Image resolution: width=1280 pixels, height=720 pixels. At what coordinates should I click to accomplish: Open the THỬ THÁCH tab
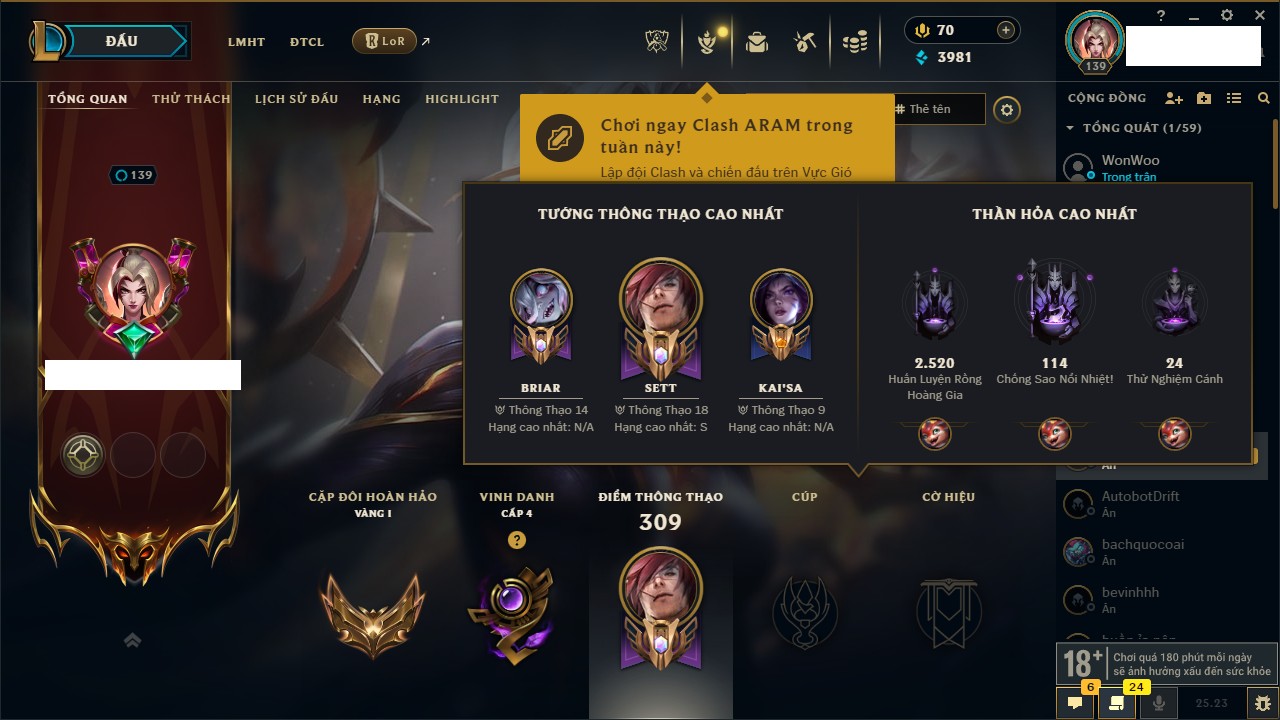[x=191, y=99]
